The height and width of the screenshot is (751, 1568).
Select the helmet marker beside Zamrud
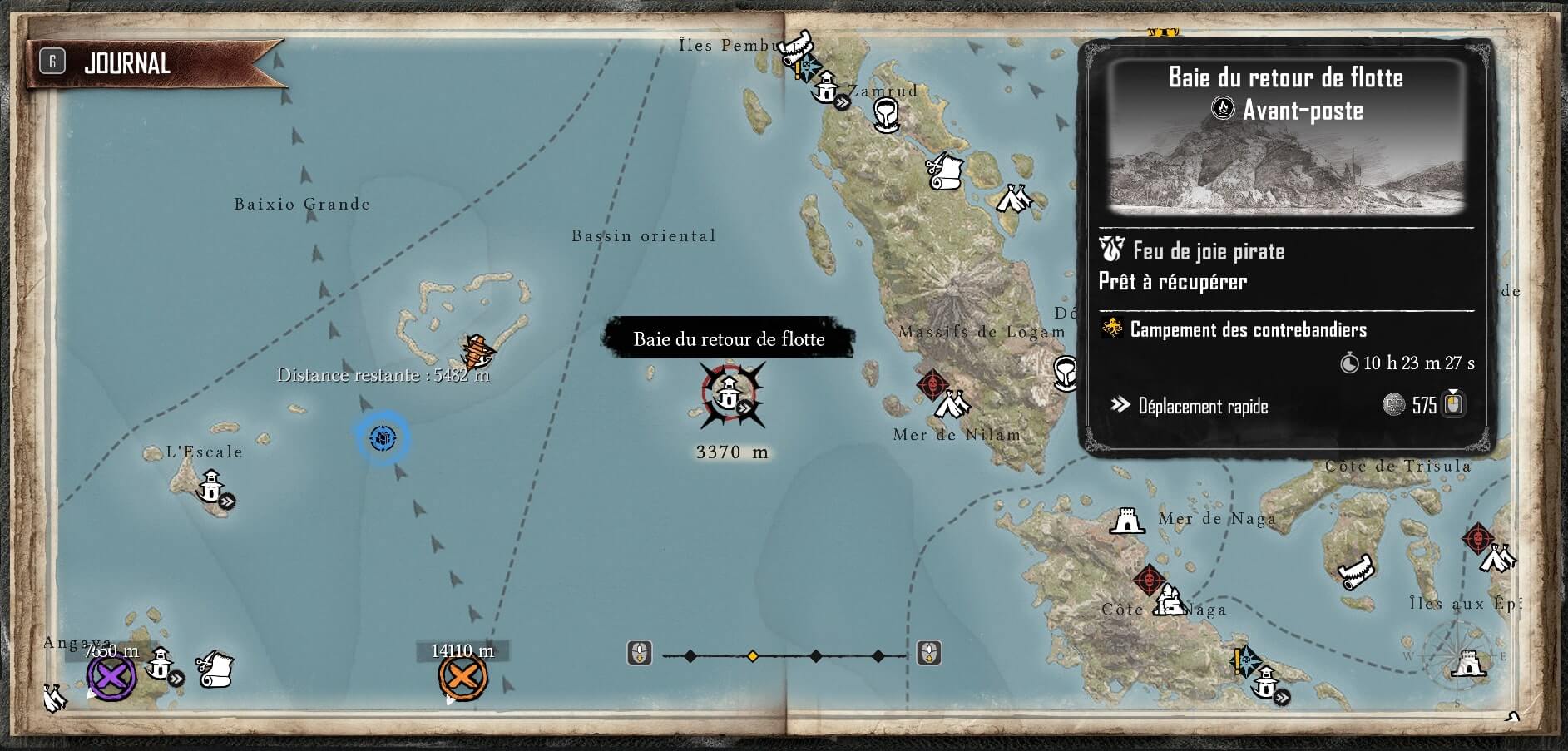pyautogui.click(x=886, y=115)
